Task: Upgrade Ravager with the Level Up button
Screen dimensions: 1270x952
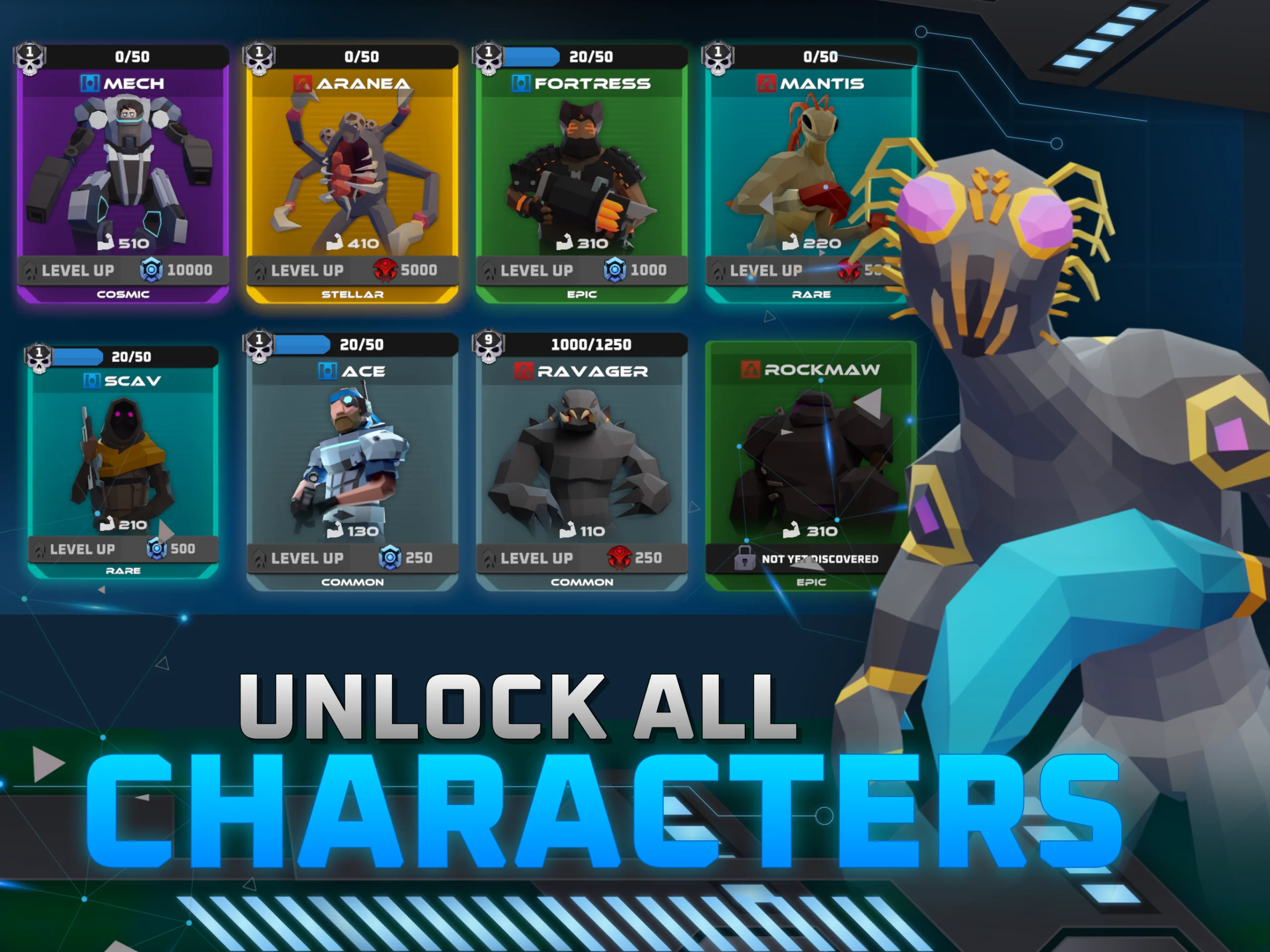Action: click(x=581, y=558)
